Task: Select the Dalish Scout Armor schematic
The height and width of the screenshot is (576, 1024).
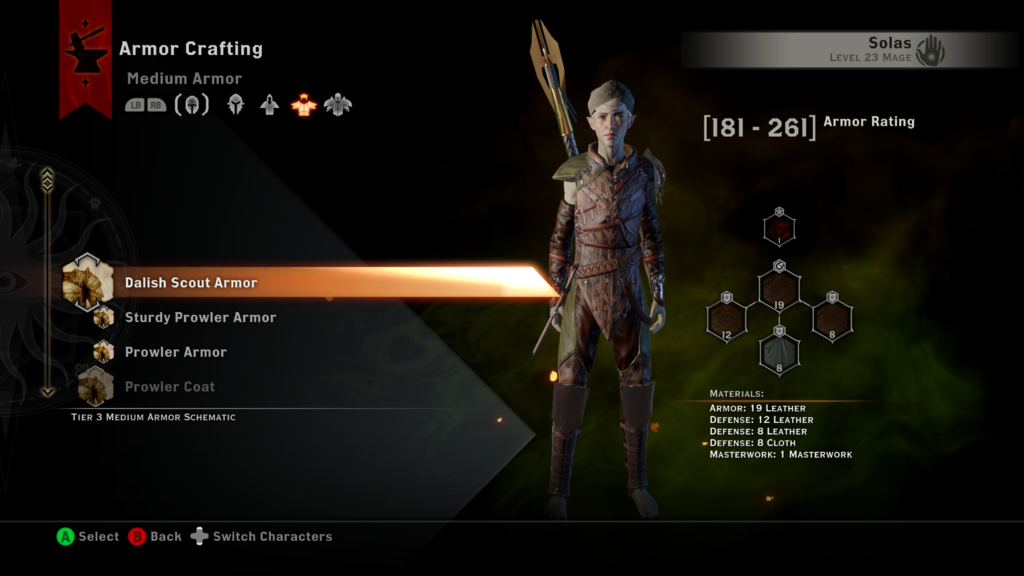Action: pyautogui.click(x=191, y=283)
